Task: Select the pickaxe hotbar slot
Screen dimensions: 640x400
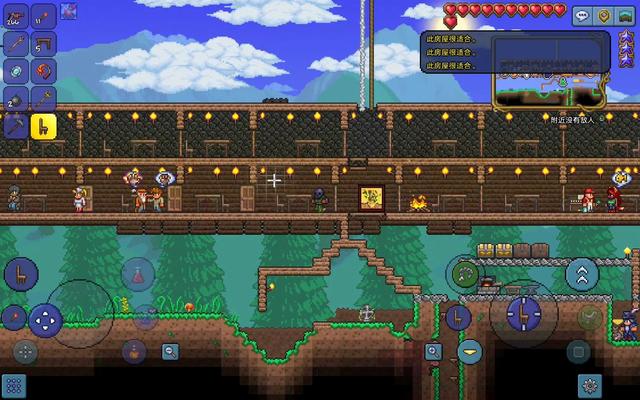Action: (16, 126)
